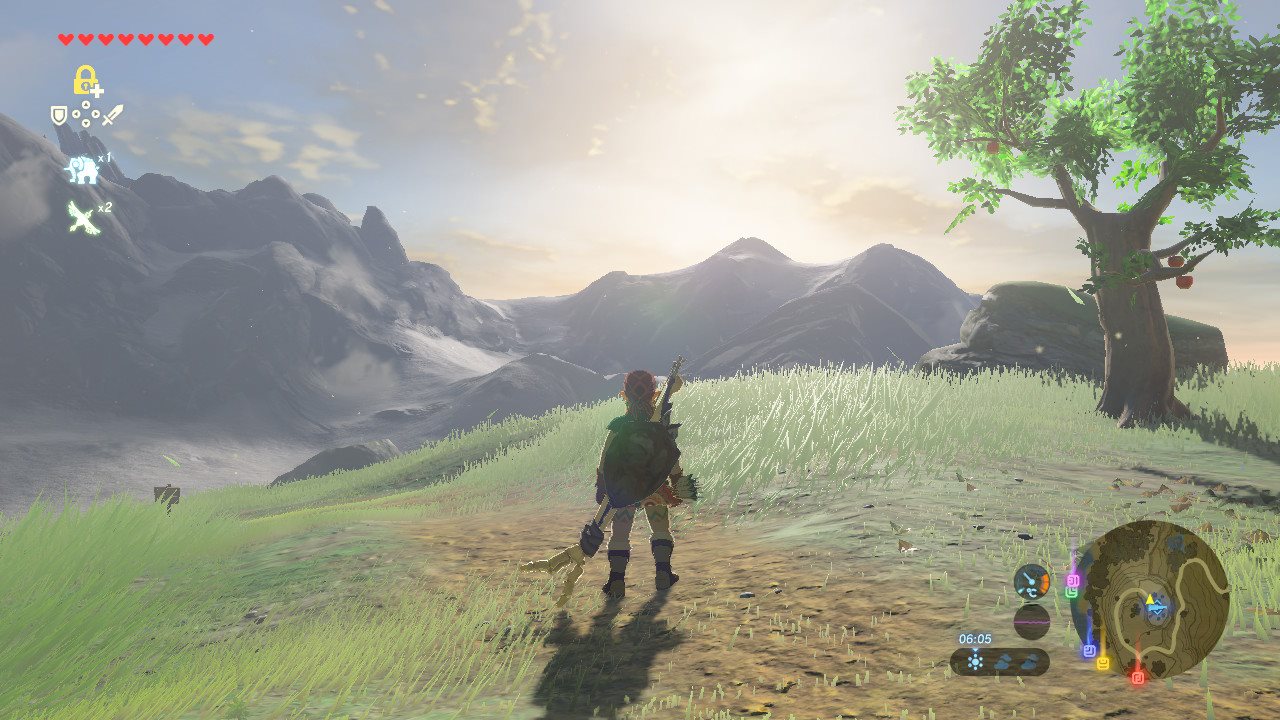
Task: Click the blue map pin marker
Action: (1089, 650)
